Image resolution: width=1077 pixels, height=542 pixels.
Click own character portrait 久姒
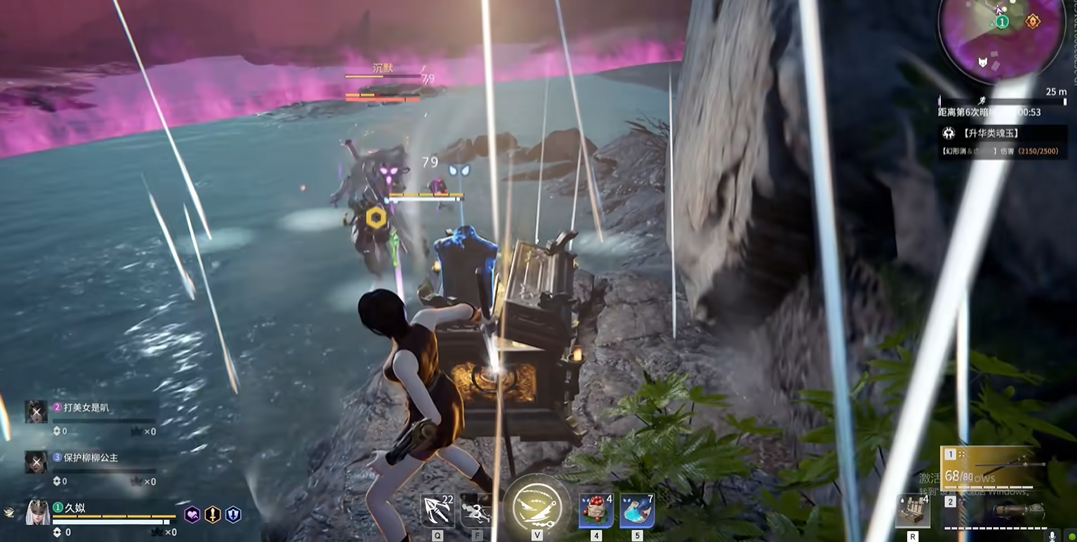(x=38, y=513)
